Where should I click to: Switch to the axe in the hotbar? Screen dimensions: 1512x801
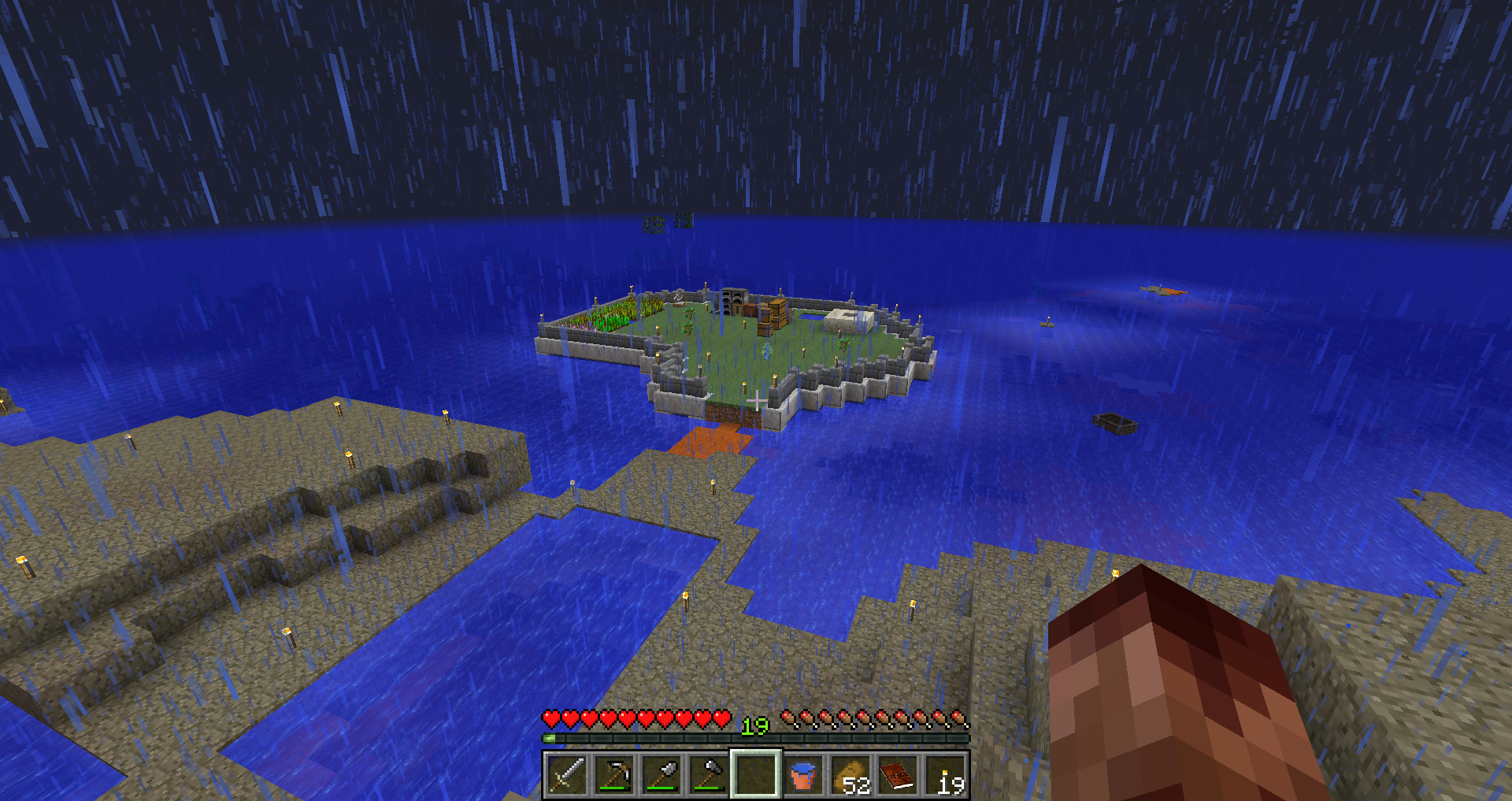(x=708, y=775)
